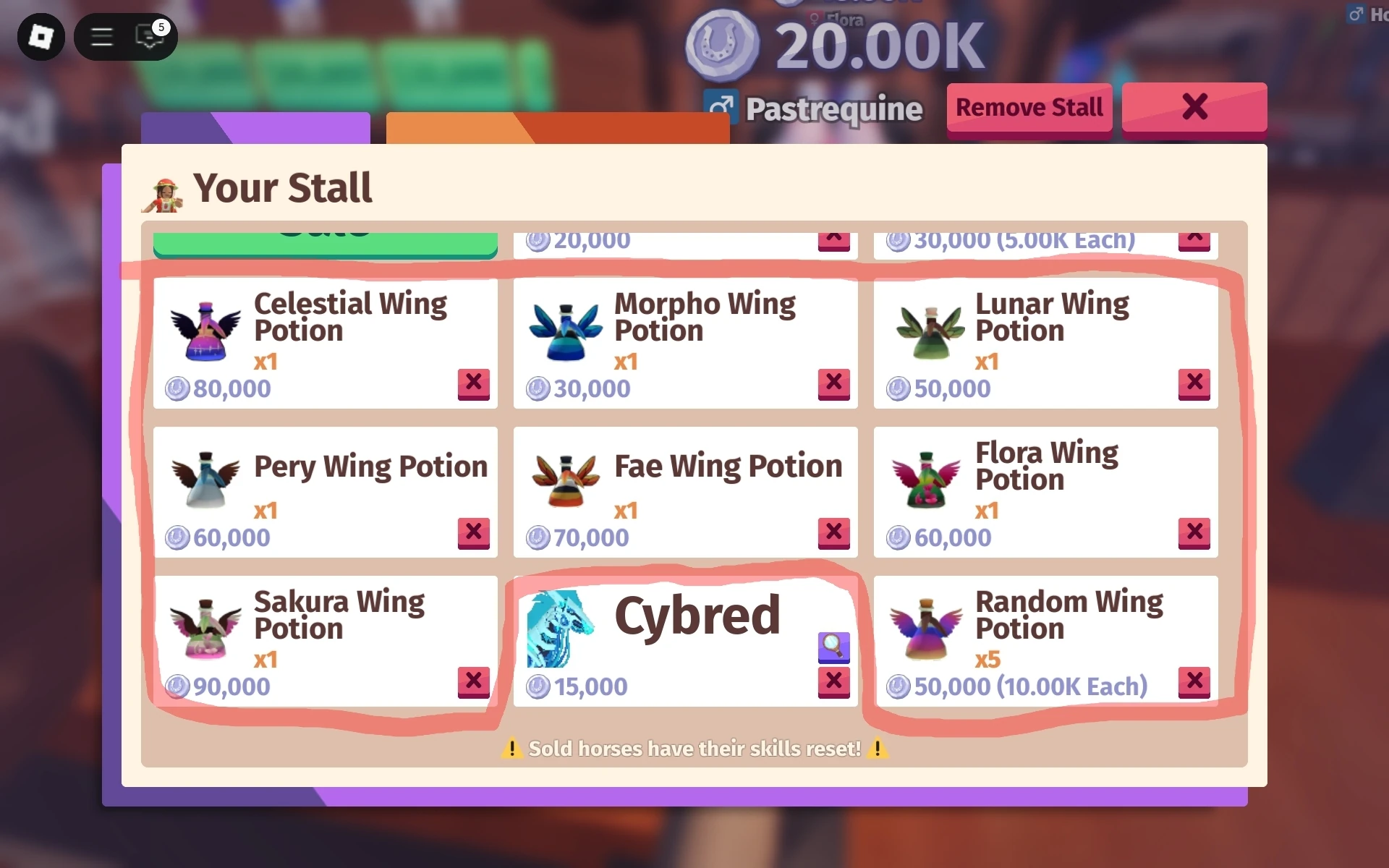Remove the Celestial Wing Potion listing
The width and height of the screenshot is (1389, 868).
click(474, 386)
